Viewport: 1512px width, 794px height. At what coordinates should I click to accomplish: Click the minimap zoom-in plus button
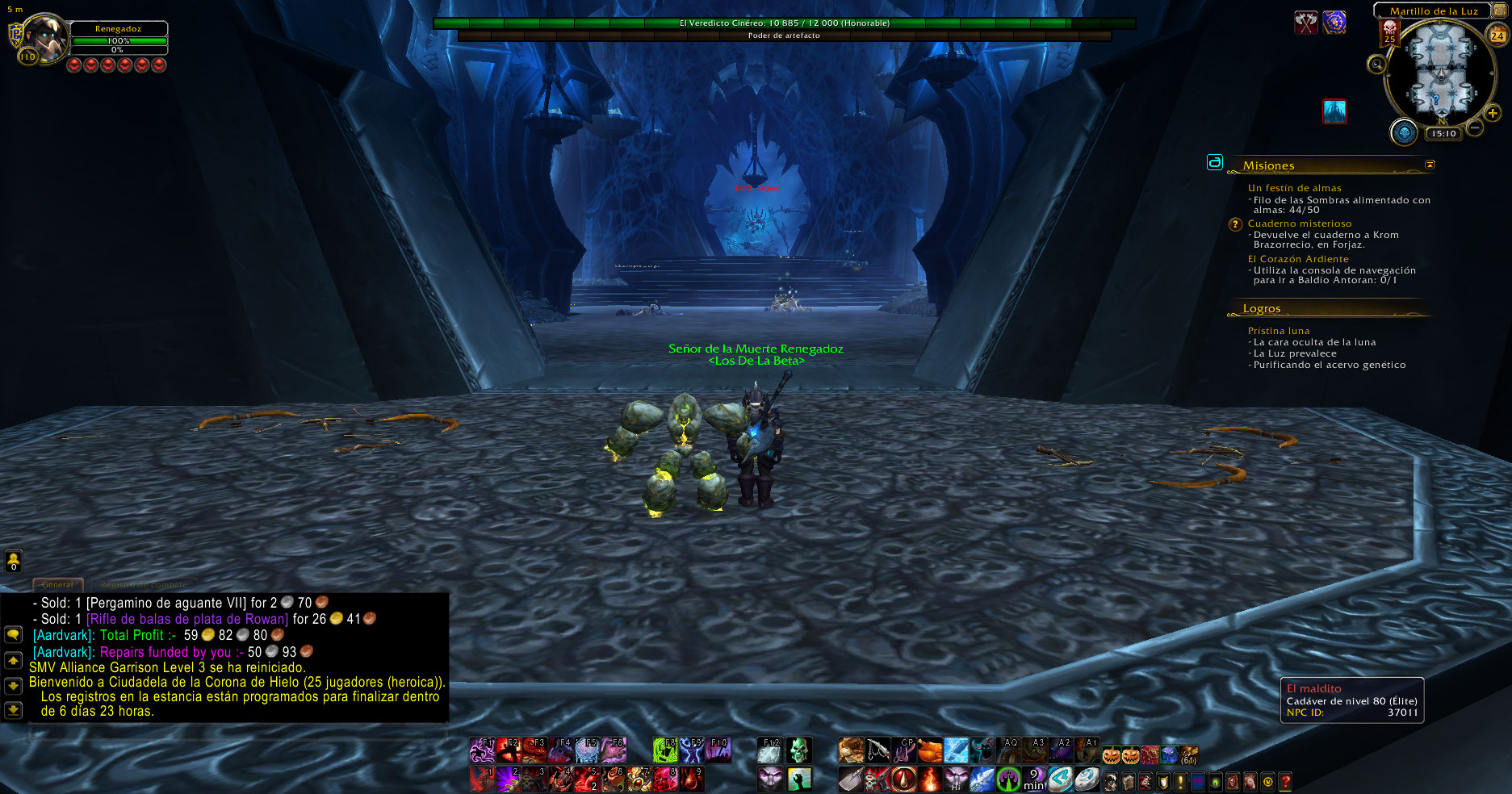coord(1493,113)
